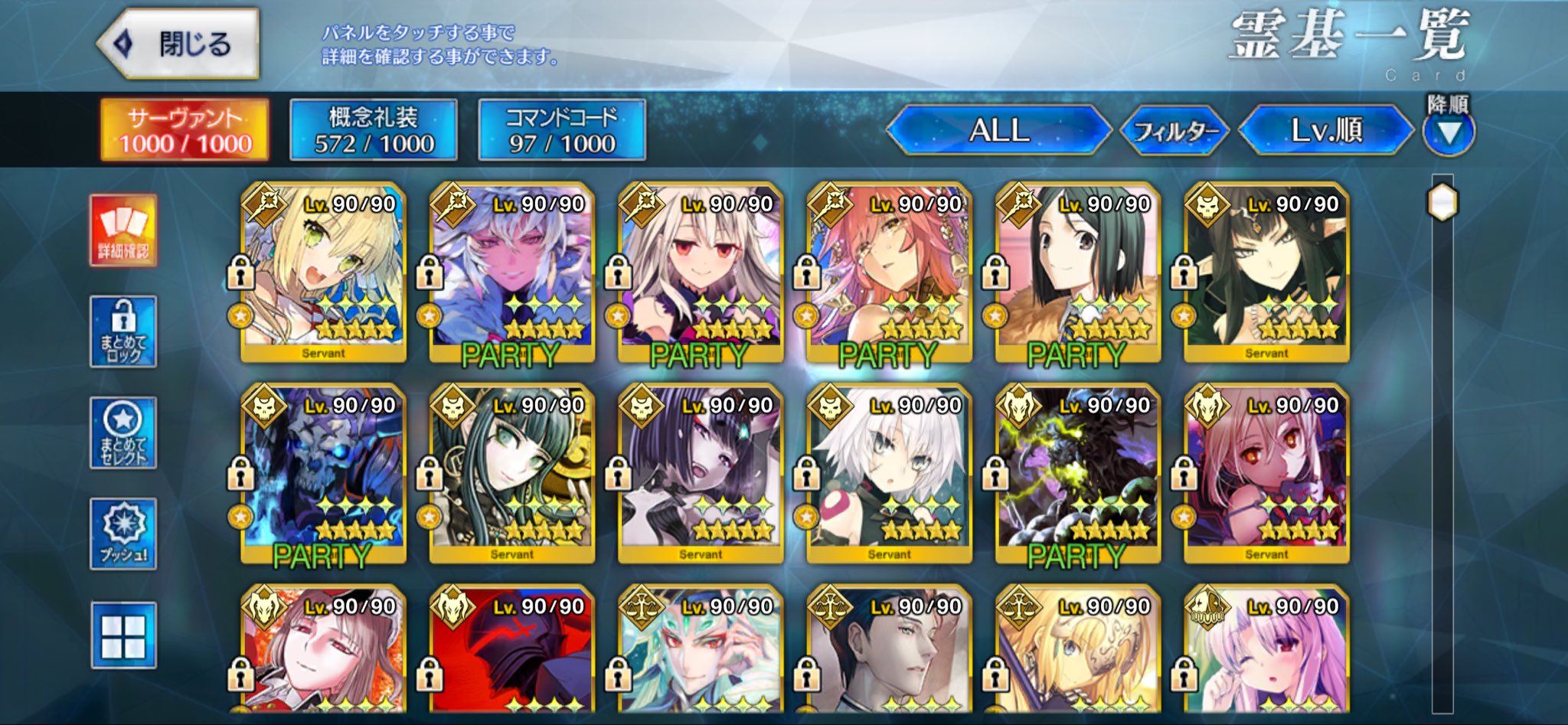Click the scrollbar handle on the right
Viewport: 1568px width, 725px height.
coord(1443,202)
